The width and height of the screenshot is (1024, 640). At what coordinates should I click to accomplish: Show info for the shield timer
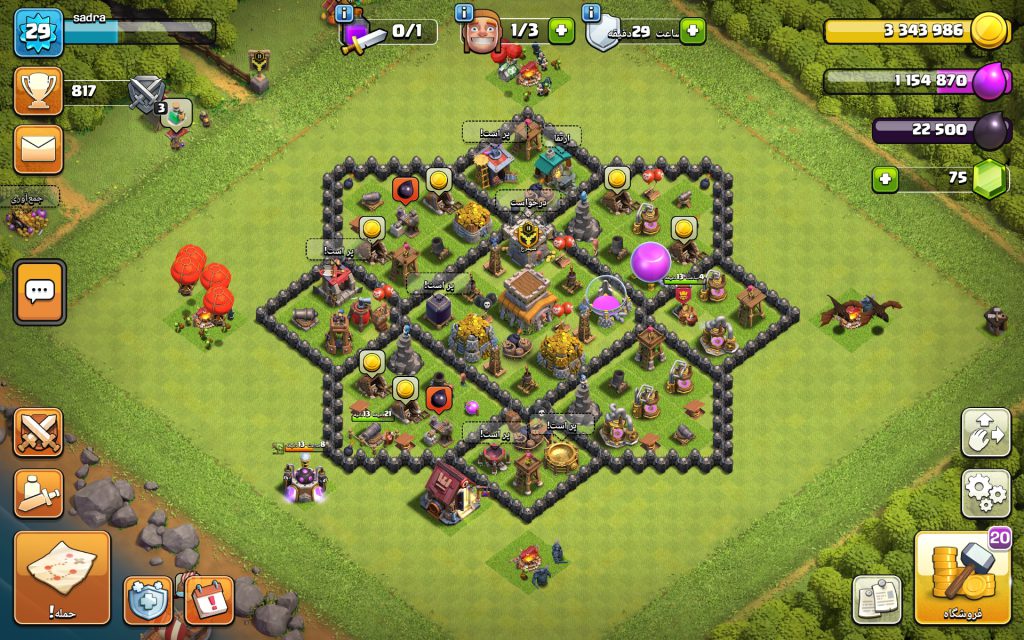click(591, 13)
